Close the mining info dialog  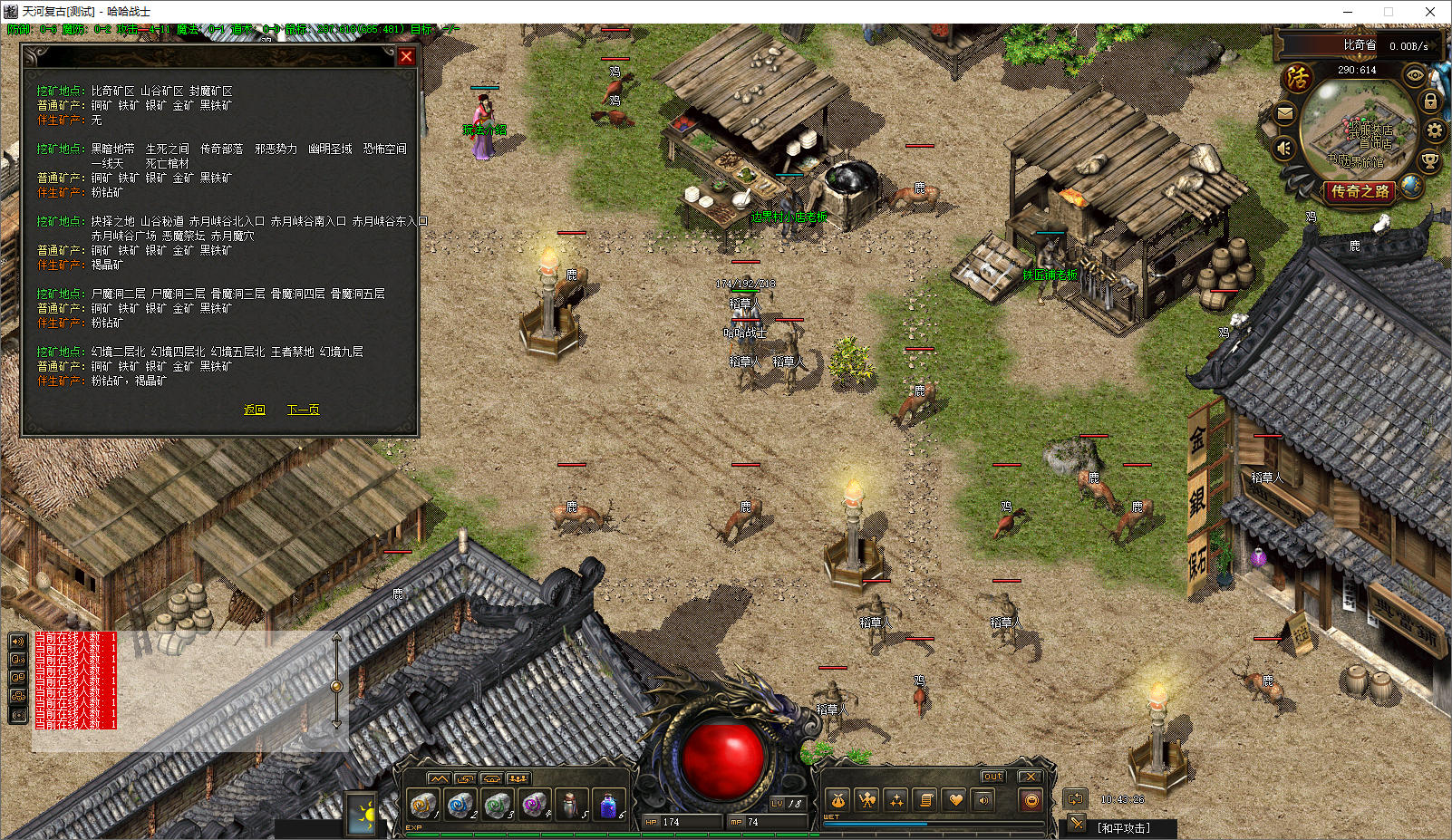(x=406, y=56)
